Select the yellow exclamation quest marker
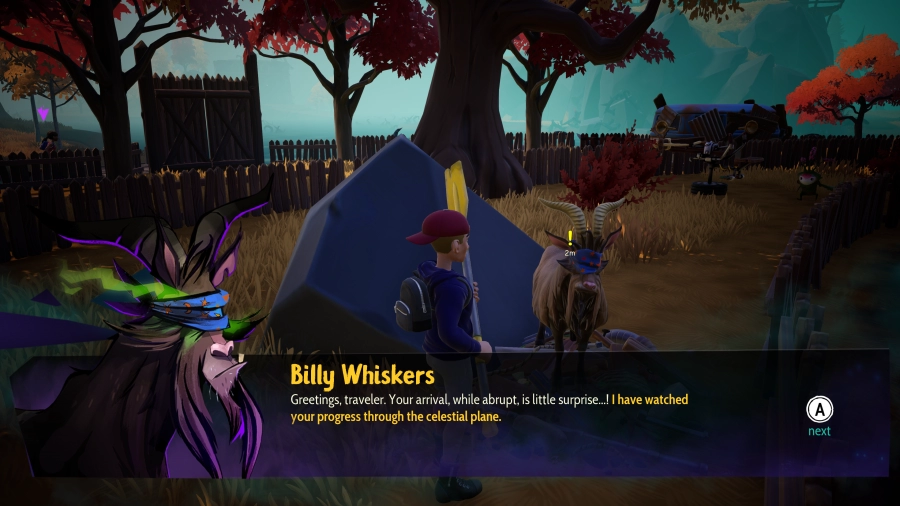 click(x=569, y=237)
